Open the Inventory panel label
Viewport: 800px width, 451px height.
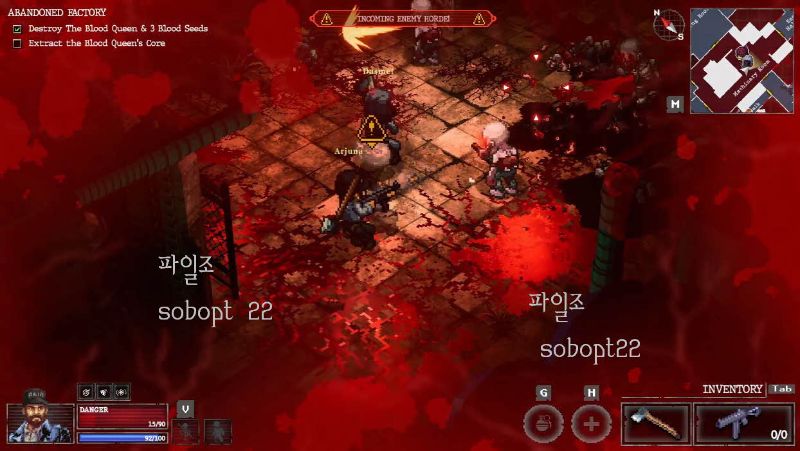[x=733, y=389]
